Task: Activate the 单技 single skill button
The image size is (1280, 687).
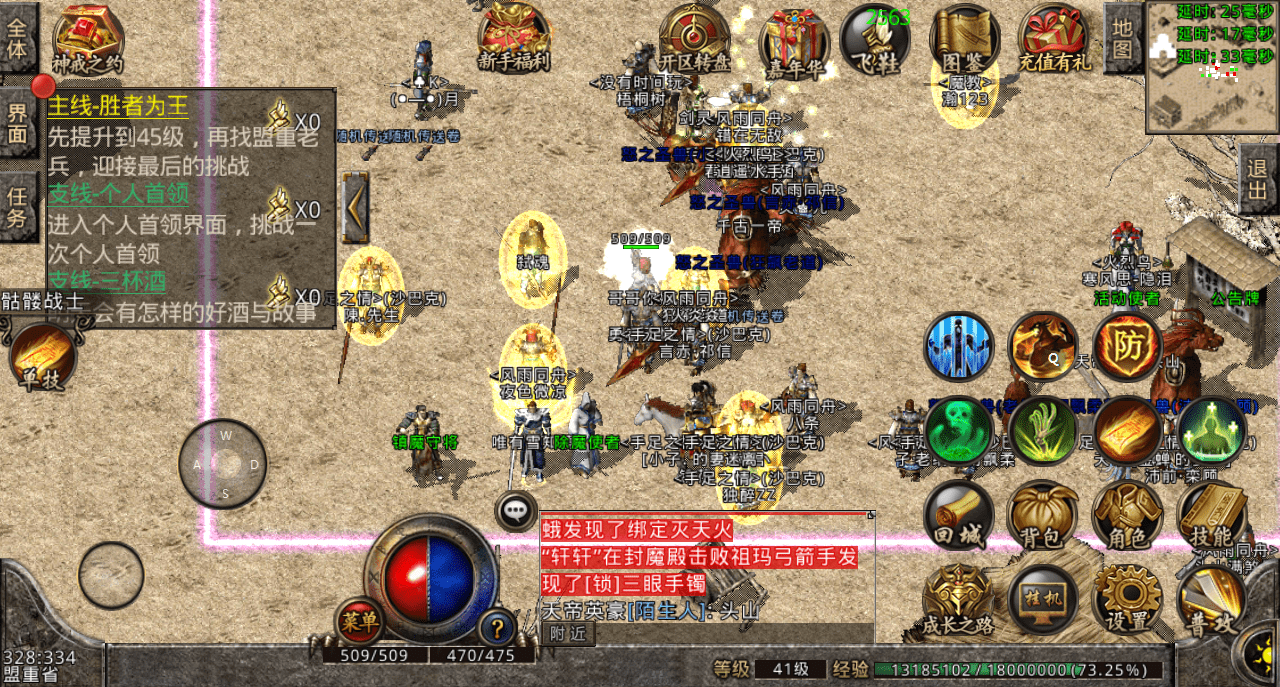Action: click(43, 357)
